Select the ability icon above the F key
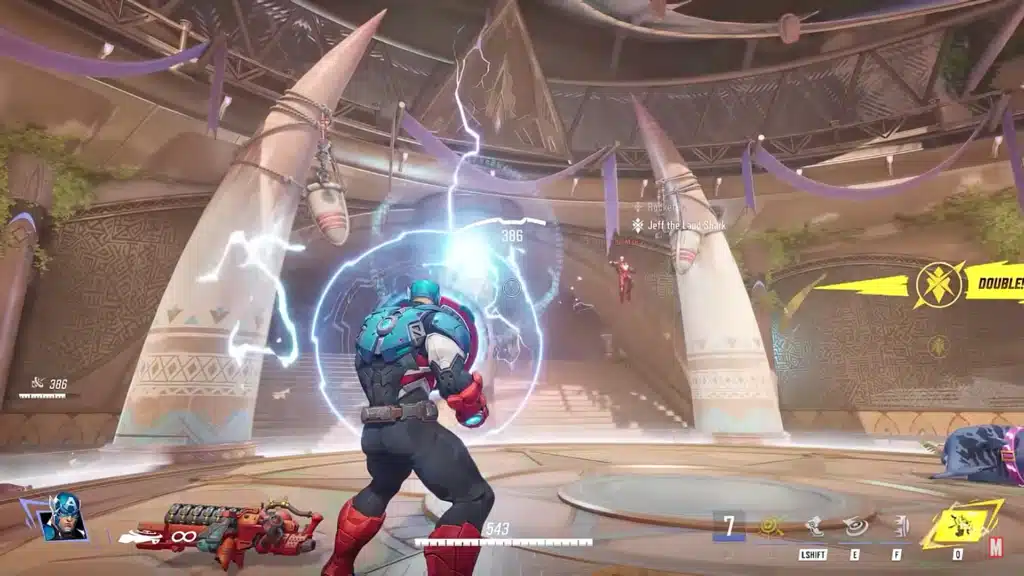 pyautogui.click(x=900, y=524)
